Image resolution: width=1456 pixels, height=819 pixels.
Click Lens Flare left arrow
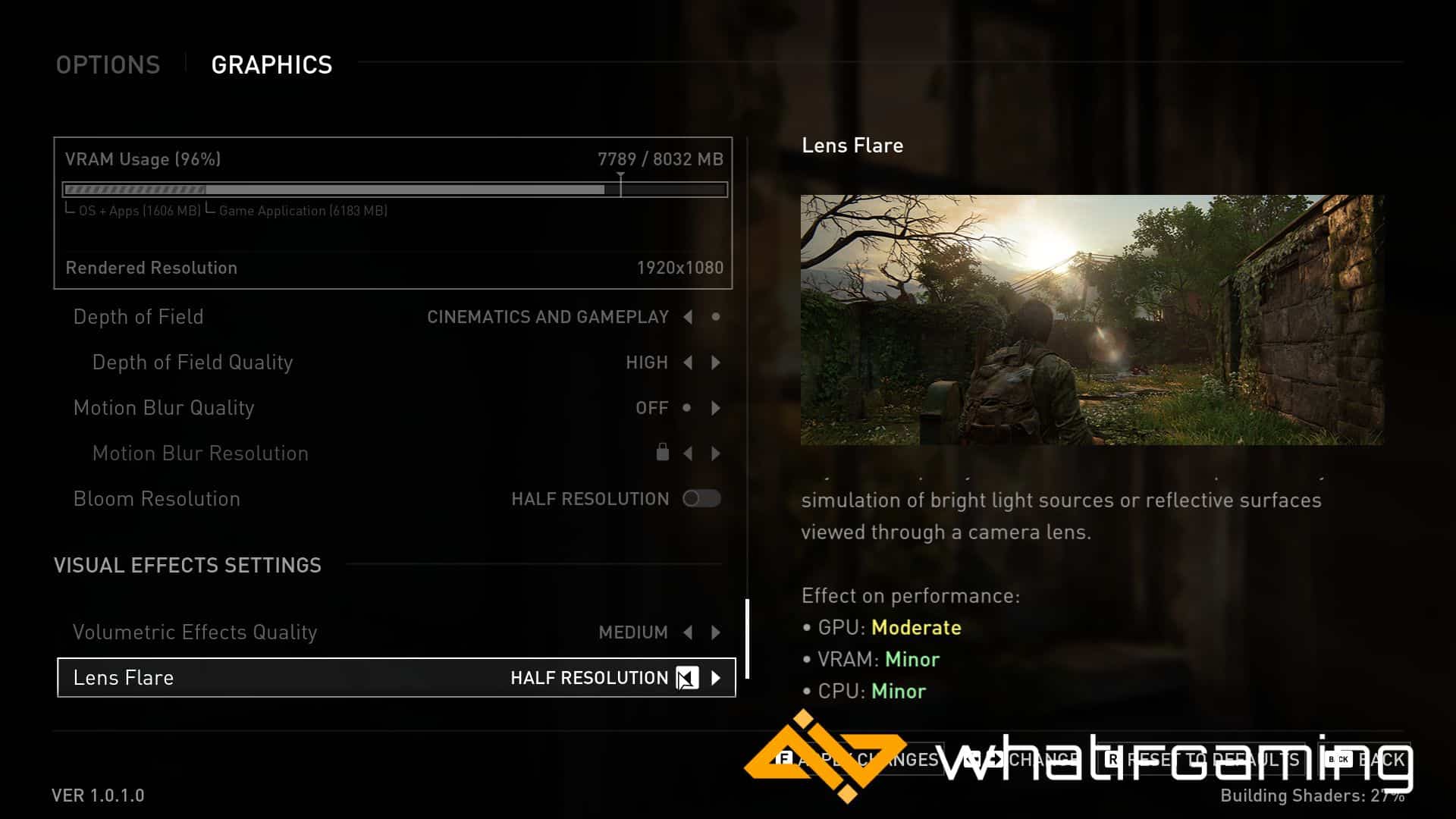coord(687,678)
